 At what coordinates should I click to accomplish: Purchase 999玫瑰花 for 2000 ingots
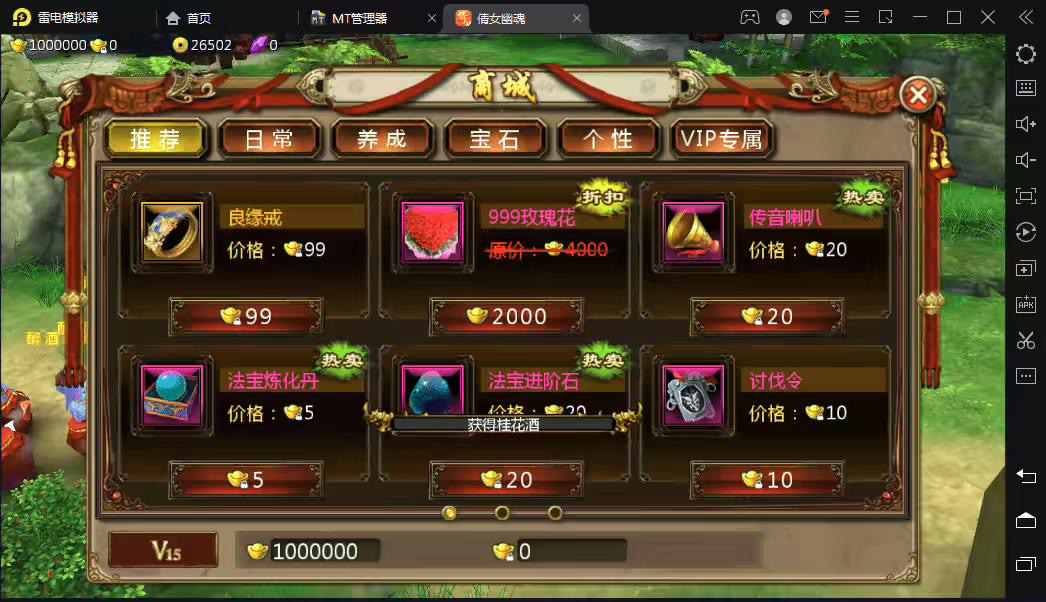coord(506,316)
